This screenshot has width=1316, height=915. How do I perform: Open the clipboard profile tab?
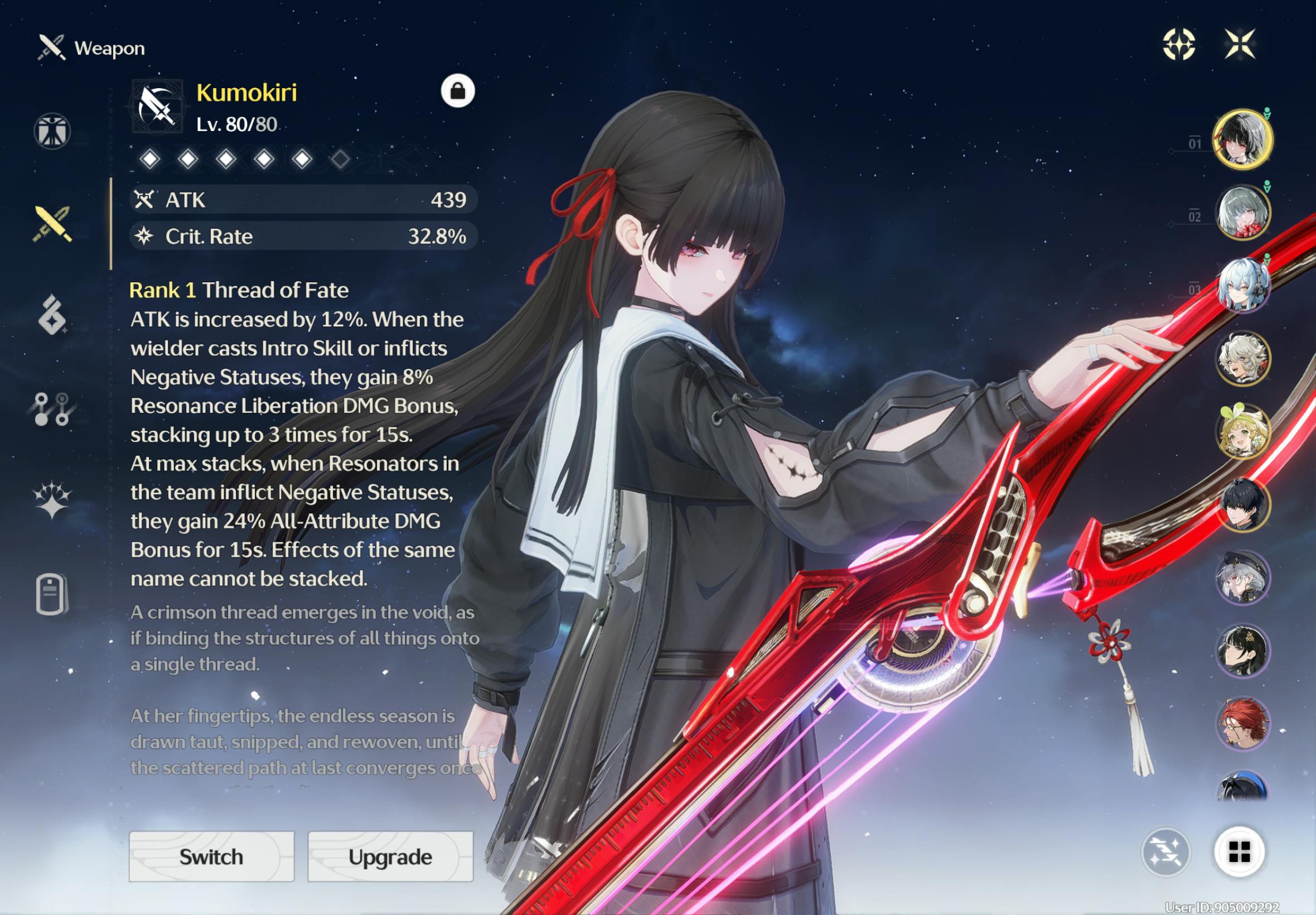pyautogui.click(x=52, y=594)
